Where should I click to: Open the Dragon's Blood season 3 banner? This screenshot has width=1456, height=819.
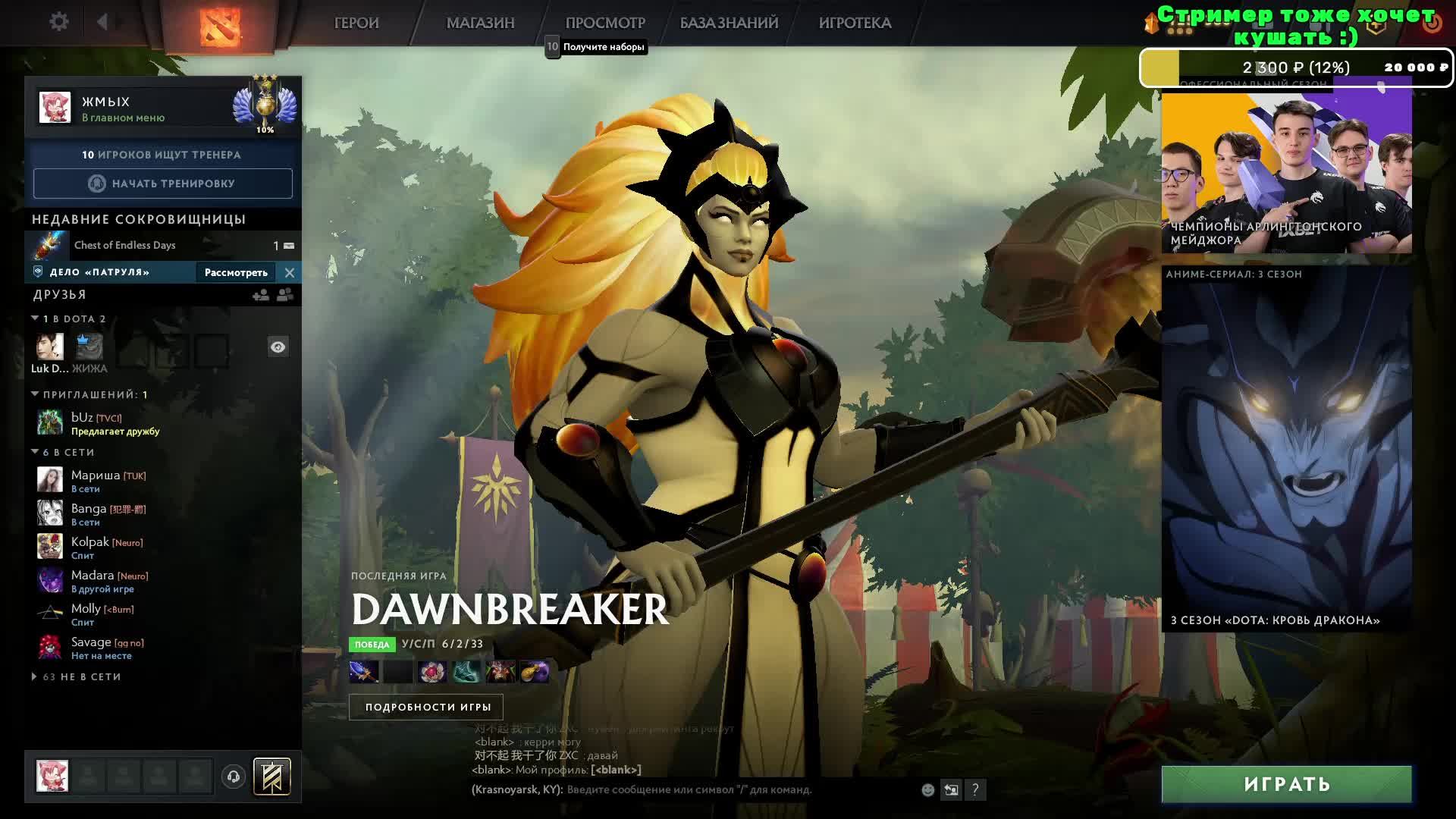pyautogui.click(x=1286, y=449)
